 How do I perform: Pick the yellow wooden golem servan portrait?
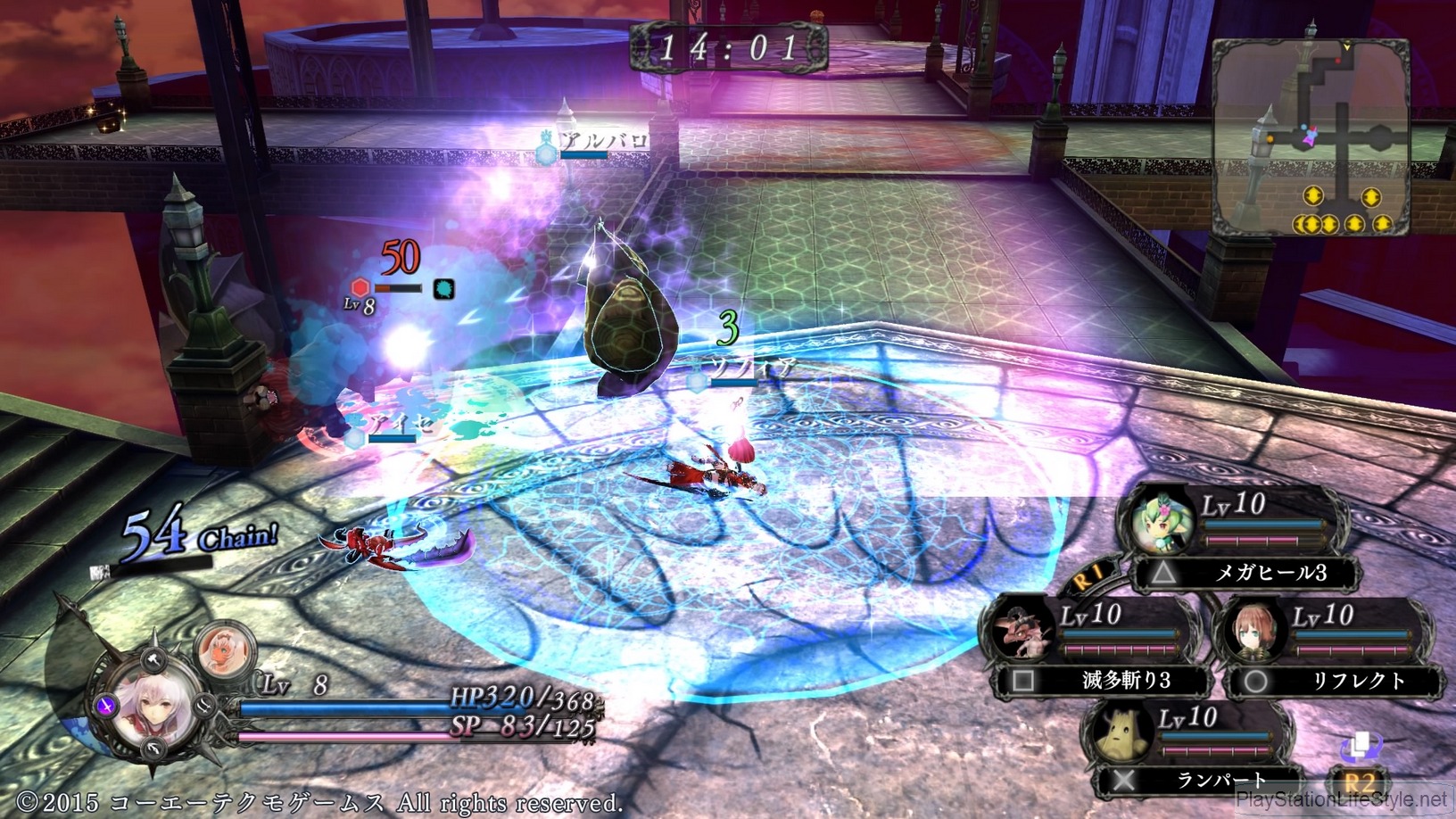[1119, 732]
